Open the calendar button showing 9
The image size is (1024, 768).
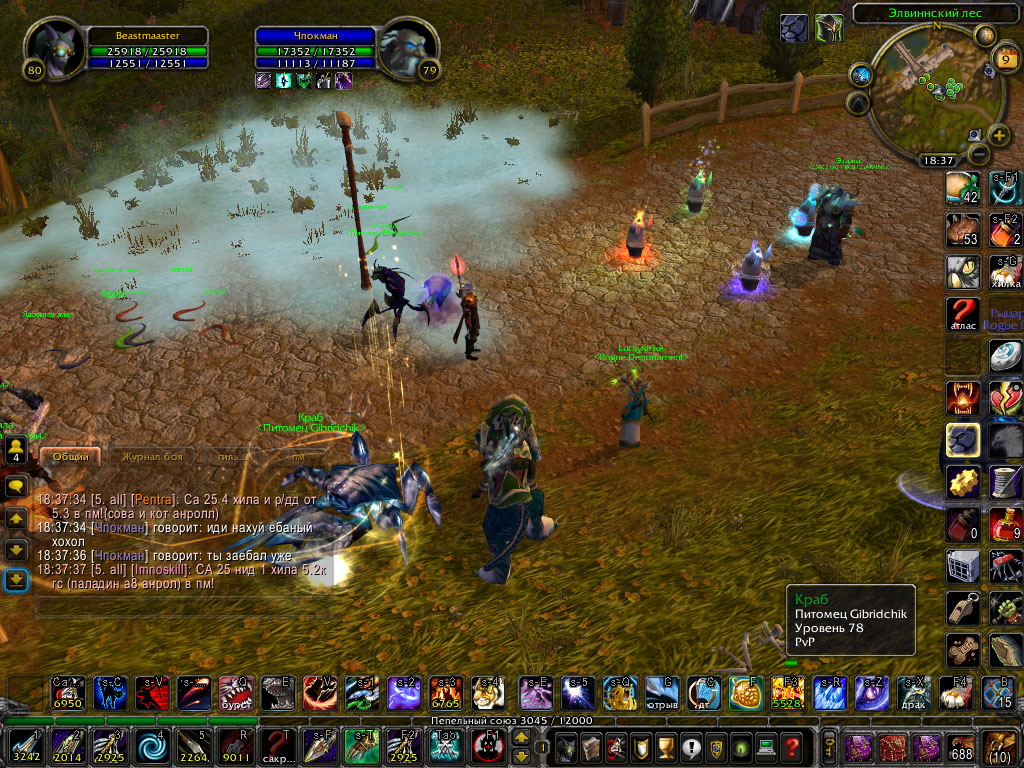point(1004,58)
